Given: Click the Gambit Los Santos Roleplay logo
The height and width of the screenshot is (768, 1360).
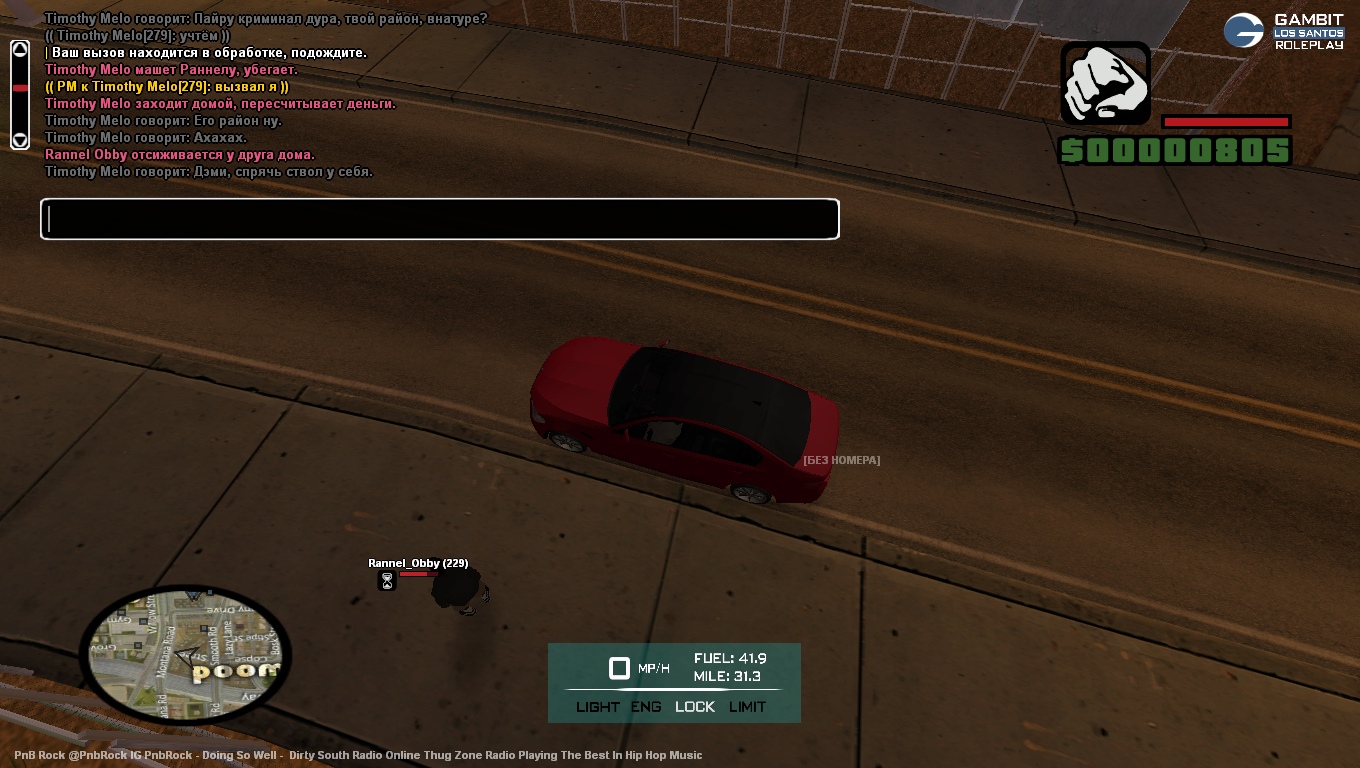Looking at the screenshot, I should 1284,31.
